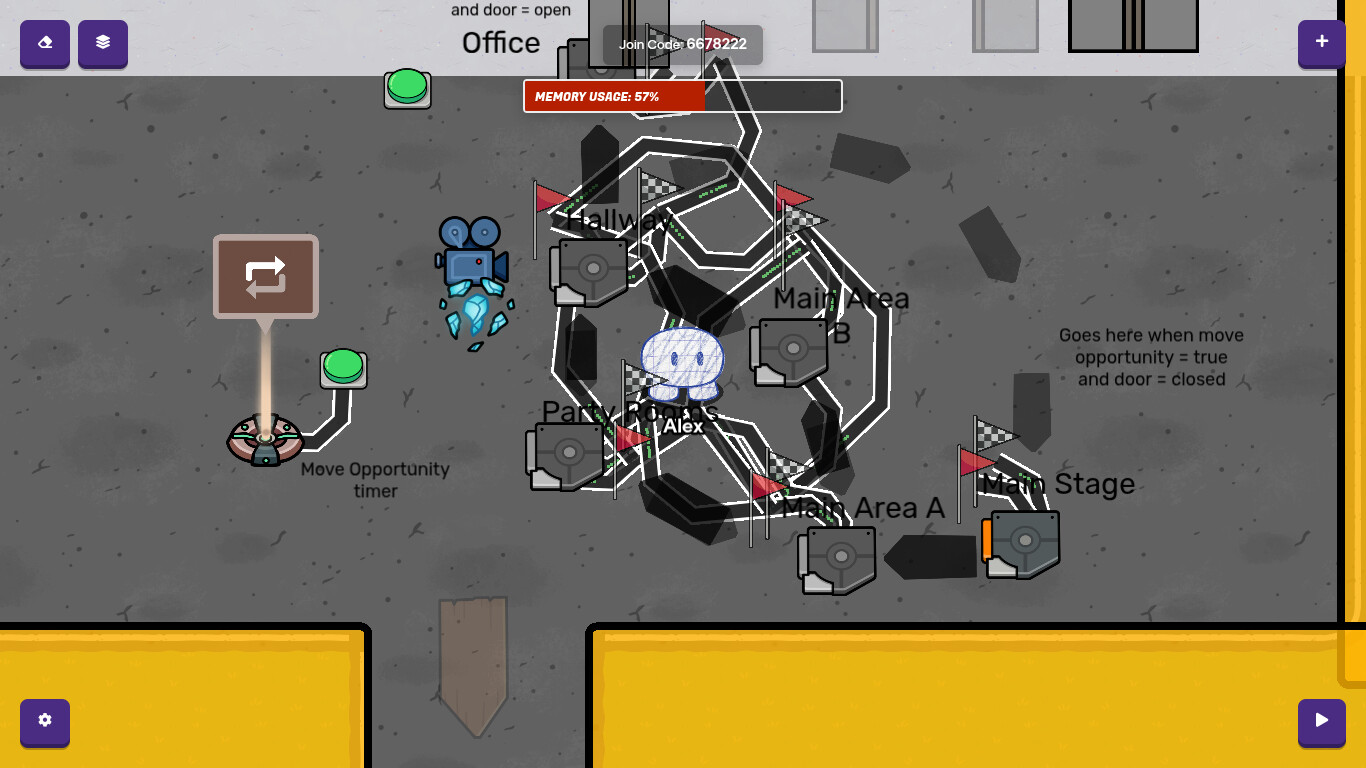Select the repeater icon above Move Opportunity timer
Viewport: 1366px width, 768px height.
coord(265,276)
